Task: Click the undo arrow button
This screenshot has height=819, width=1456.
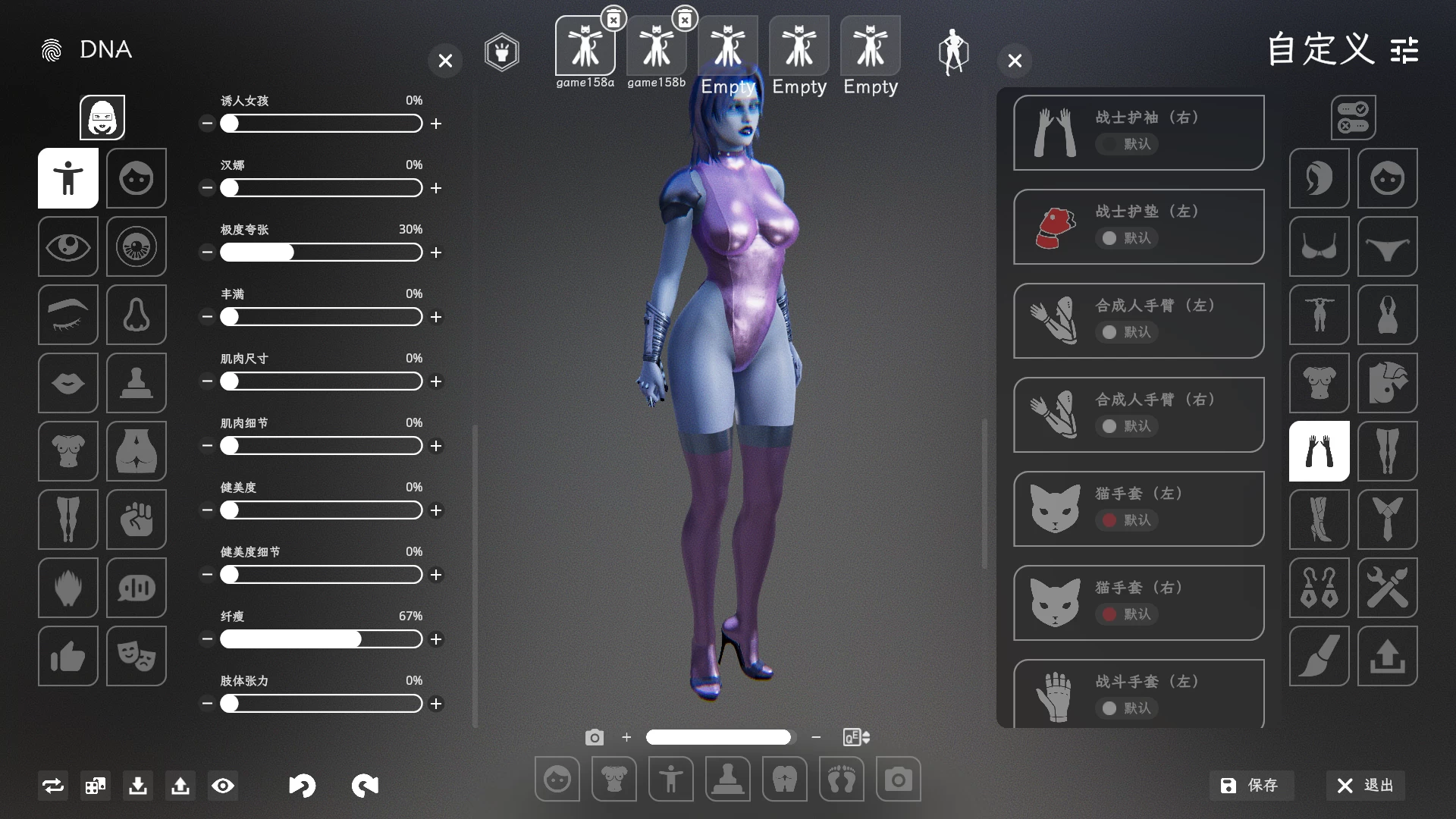Action: (302, 786)
